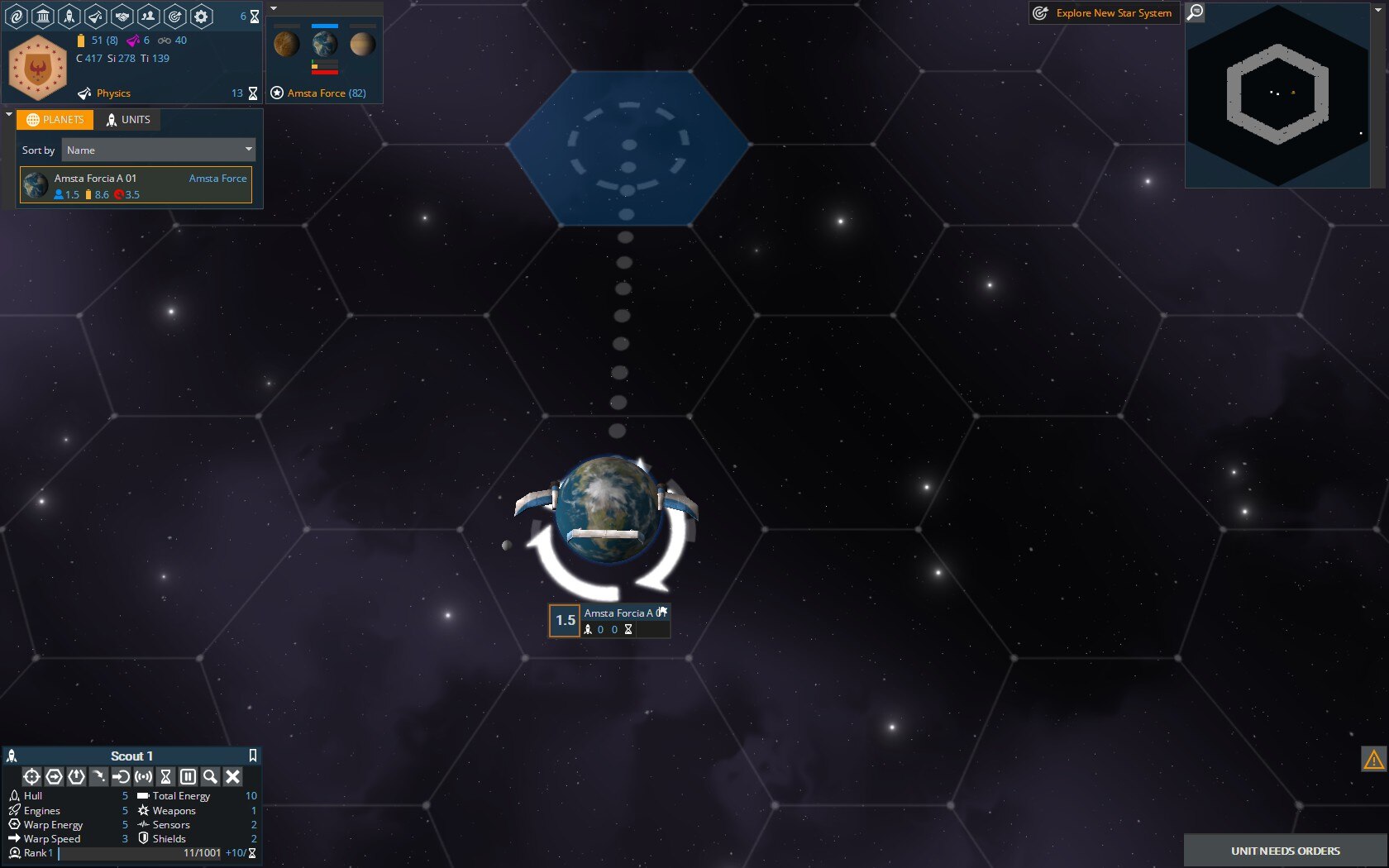1389x868 pixels.
Task: Open the settings gear menu
Action: click(201, 16)
